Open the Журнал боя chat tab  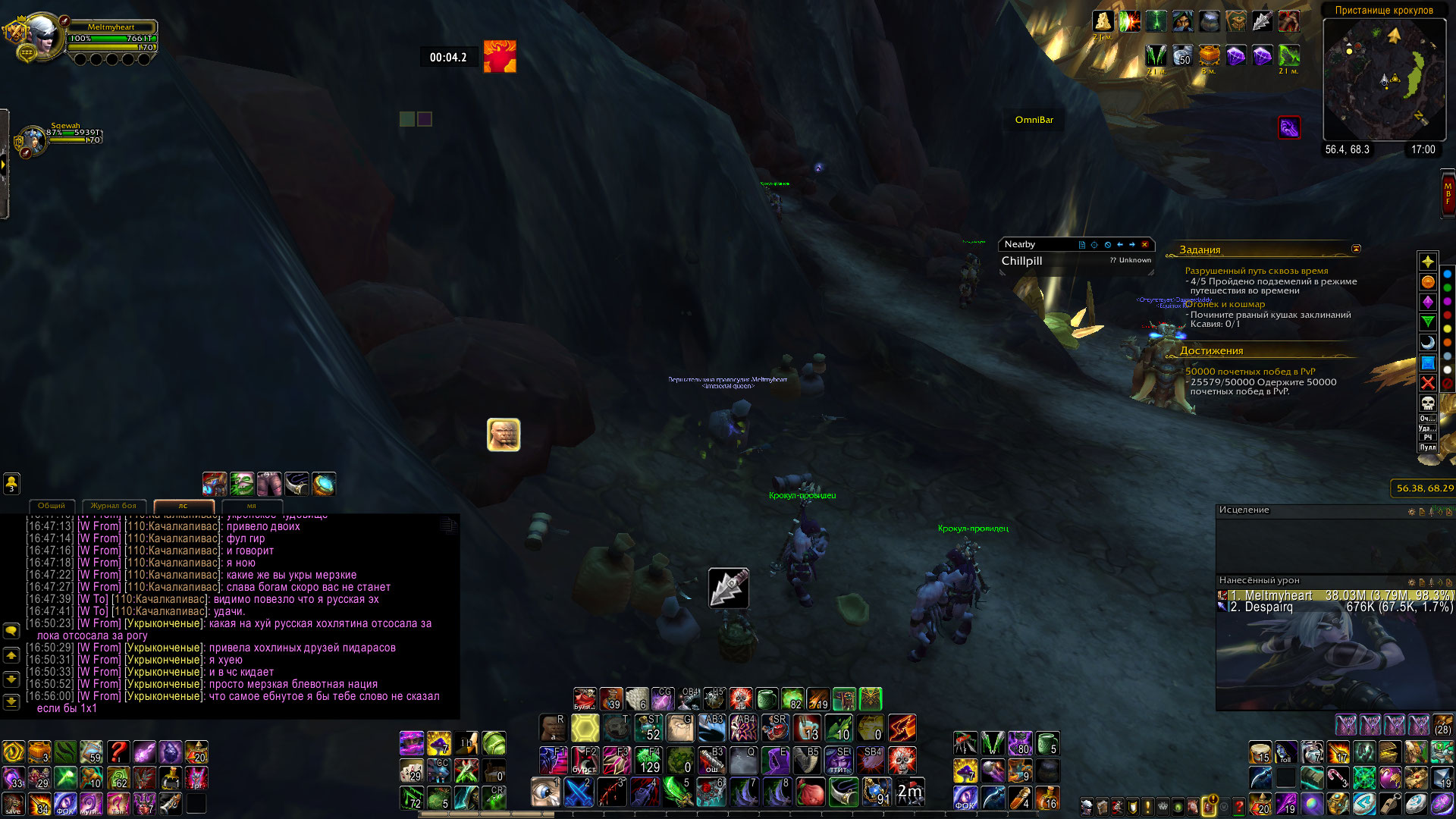point(114,506)
